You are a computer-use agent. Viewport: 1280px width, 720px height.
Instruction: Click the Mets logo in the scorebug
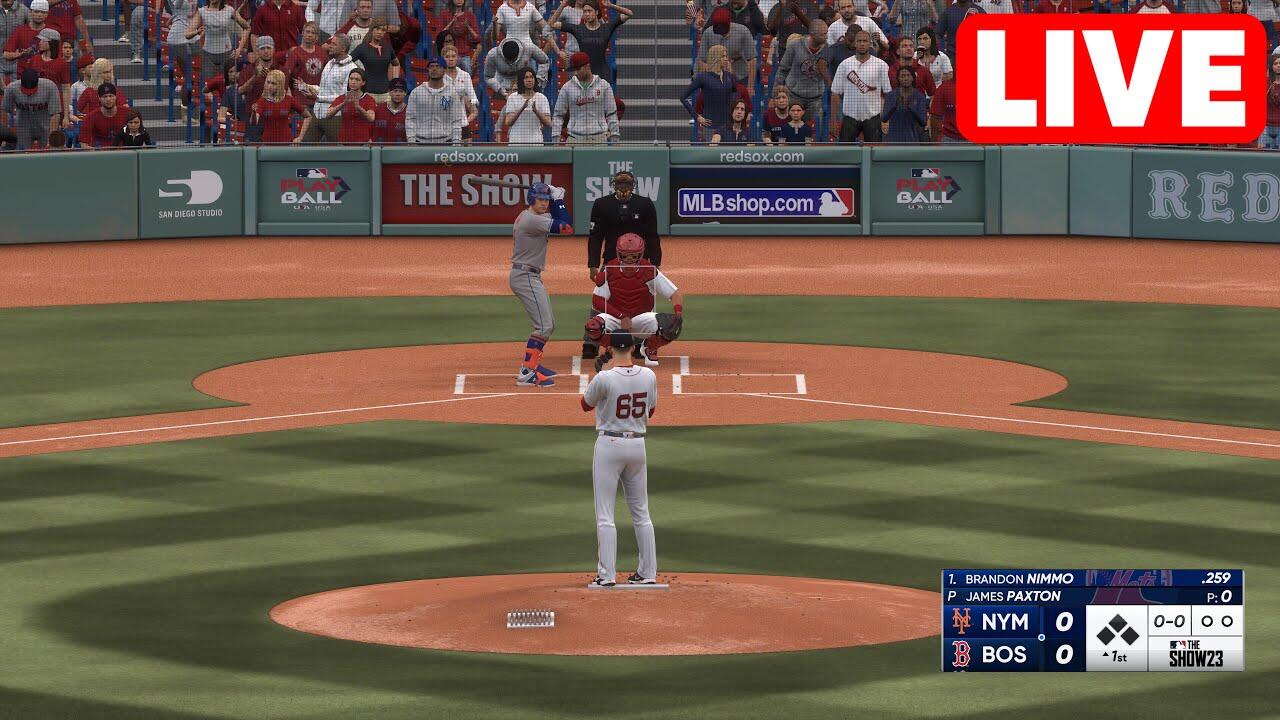coord(962,621)
